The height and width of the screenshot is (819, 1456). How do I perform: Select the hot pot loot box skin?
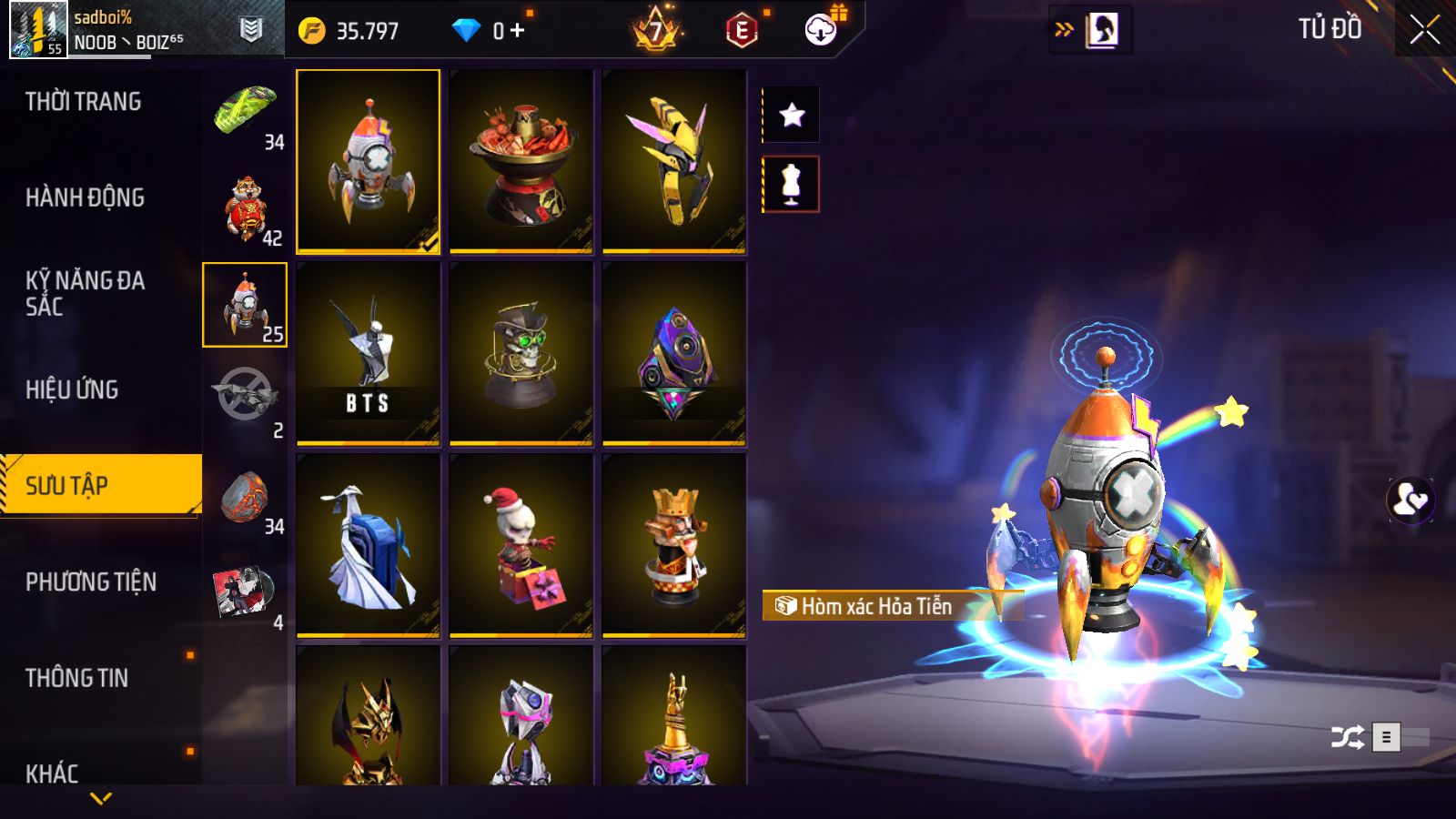[521, 161]
